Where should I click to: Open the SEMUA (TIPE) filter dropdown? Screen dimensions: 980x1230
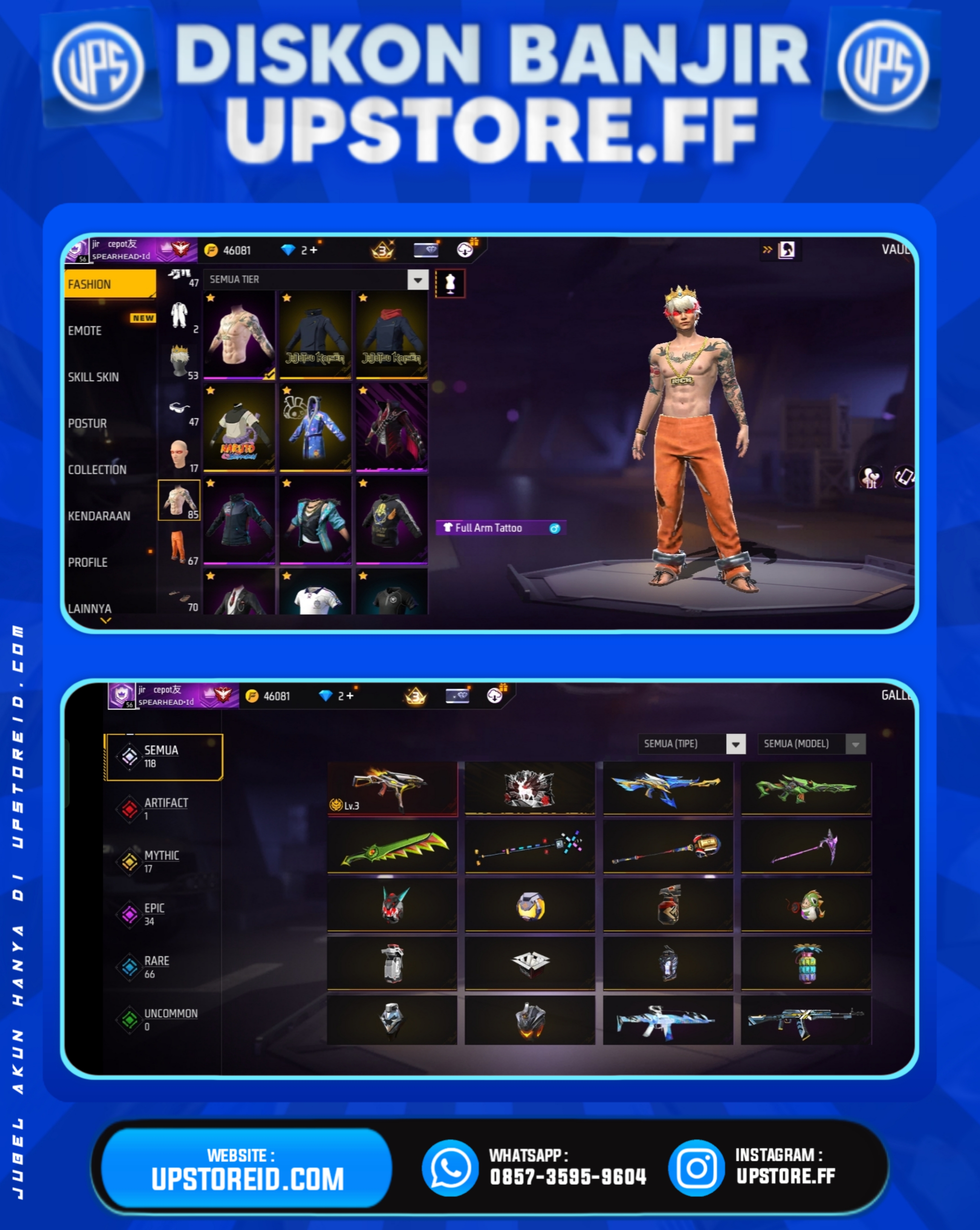click(736, 744)
